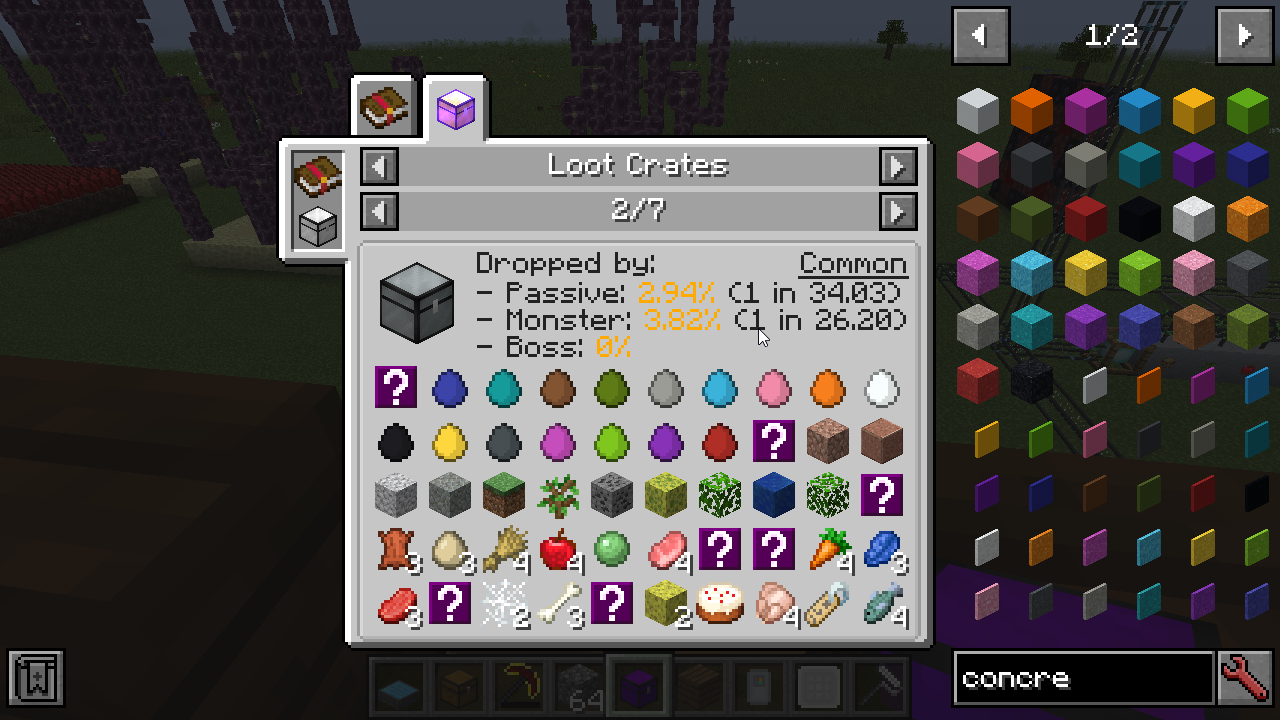Select the green slimeball item
This screenshot has height=720, width=1280.
(611, 549)
